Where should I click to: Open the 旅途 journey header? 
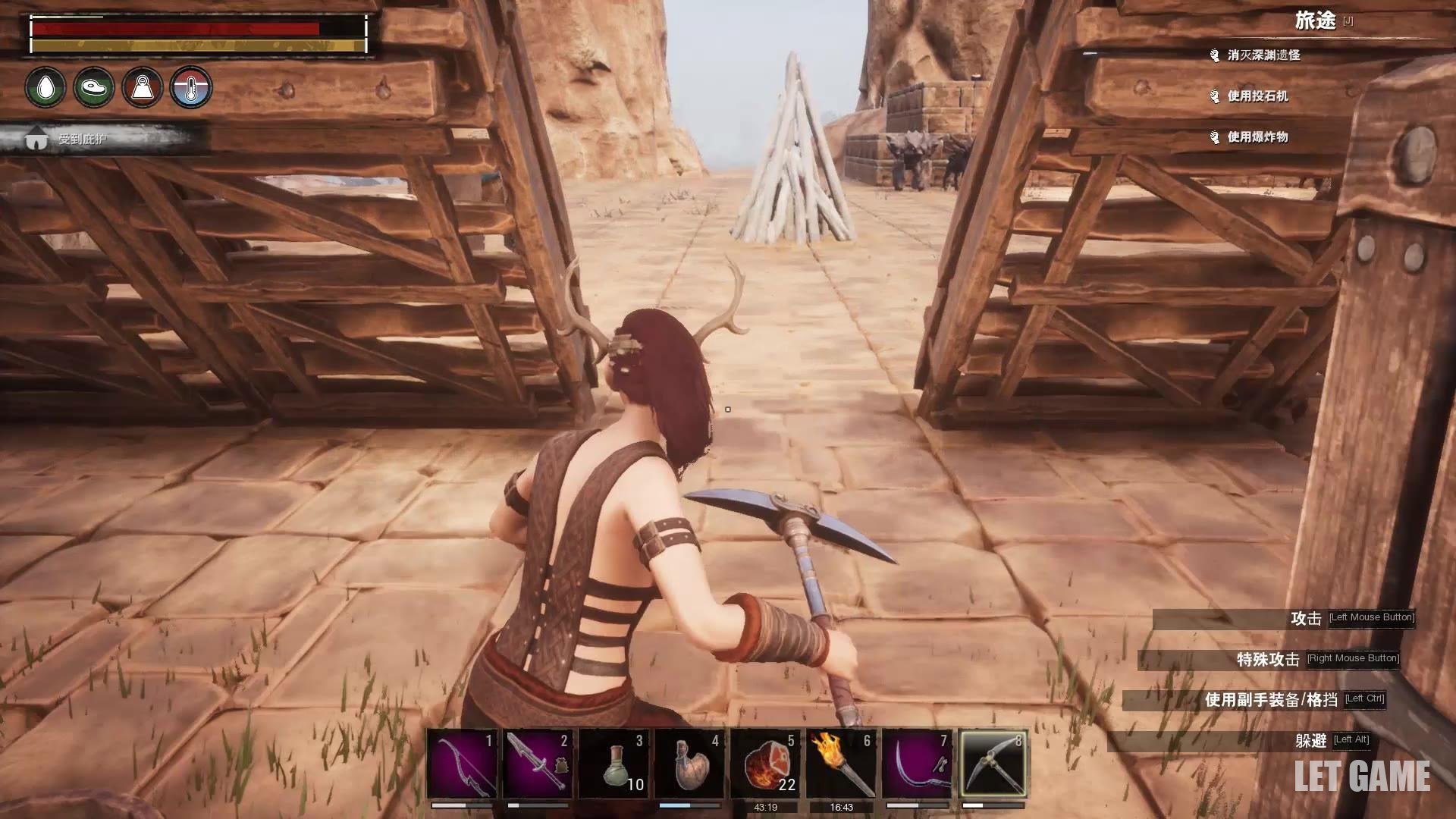coord(1315,21)
